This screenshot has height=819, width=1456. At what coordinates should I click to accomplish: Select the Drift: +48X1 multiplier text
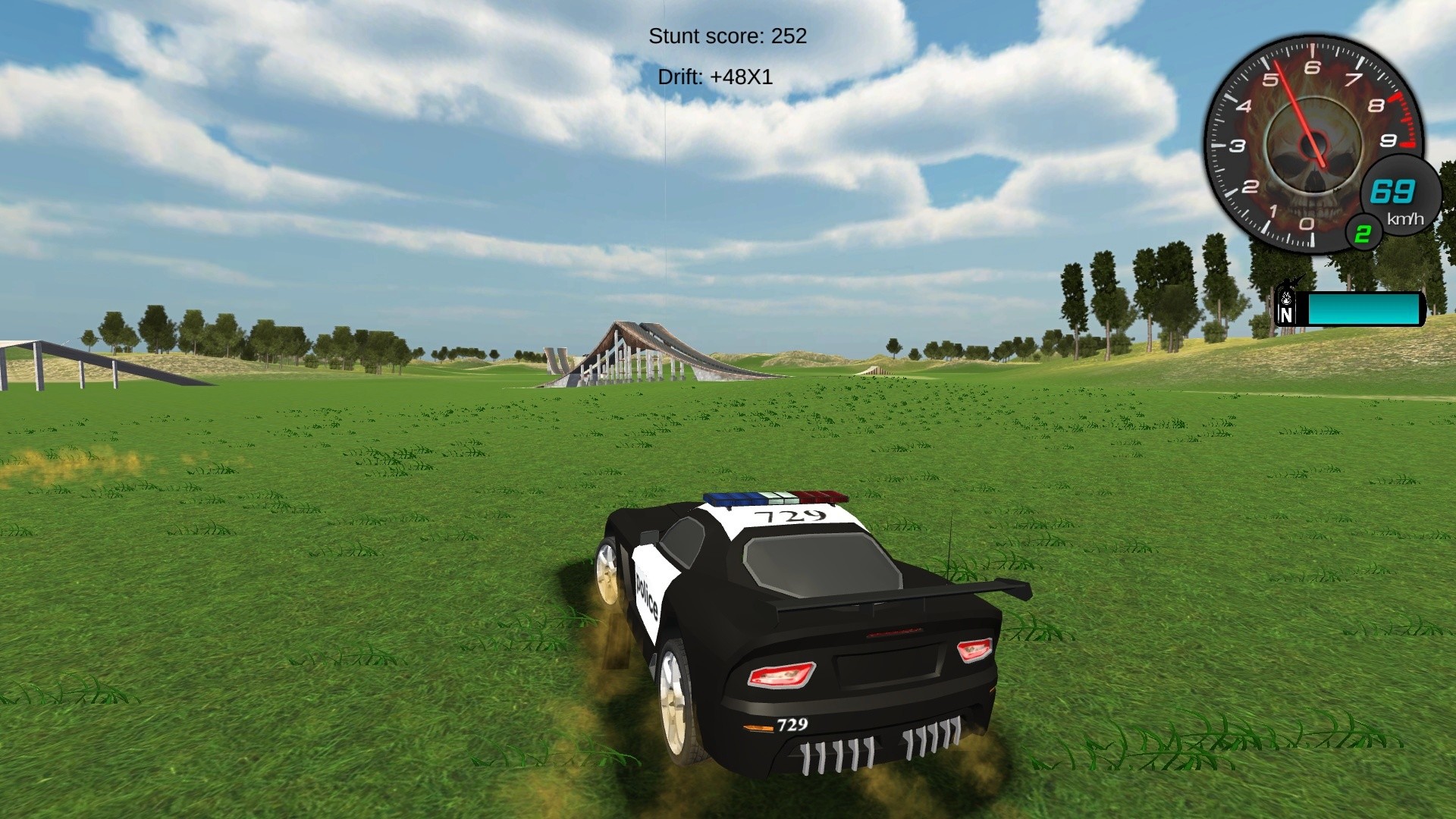click(714, 77)
